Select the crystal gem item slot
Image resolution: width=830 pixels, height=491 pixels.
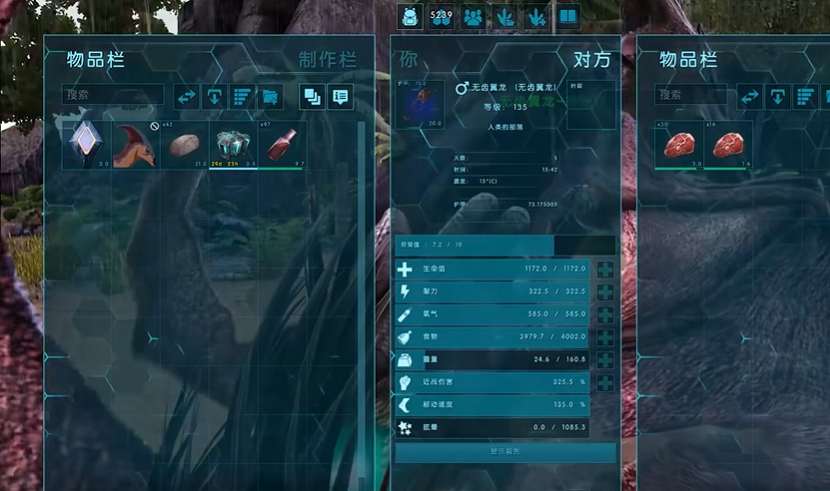pos(86,145)
